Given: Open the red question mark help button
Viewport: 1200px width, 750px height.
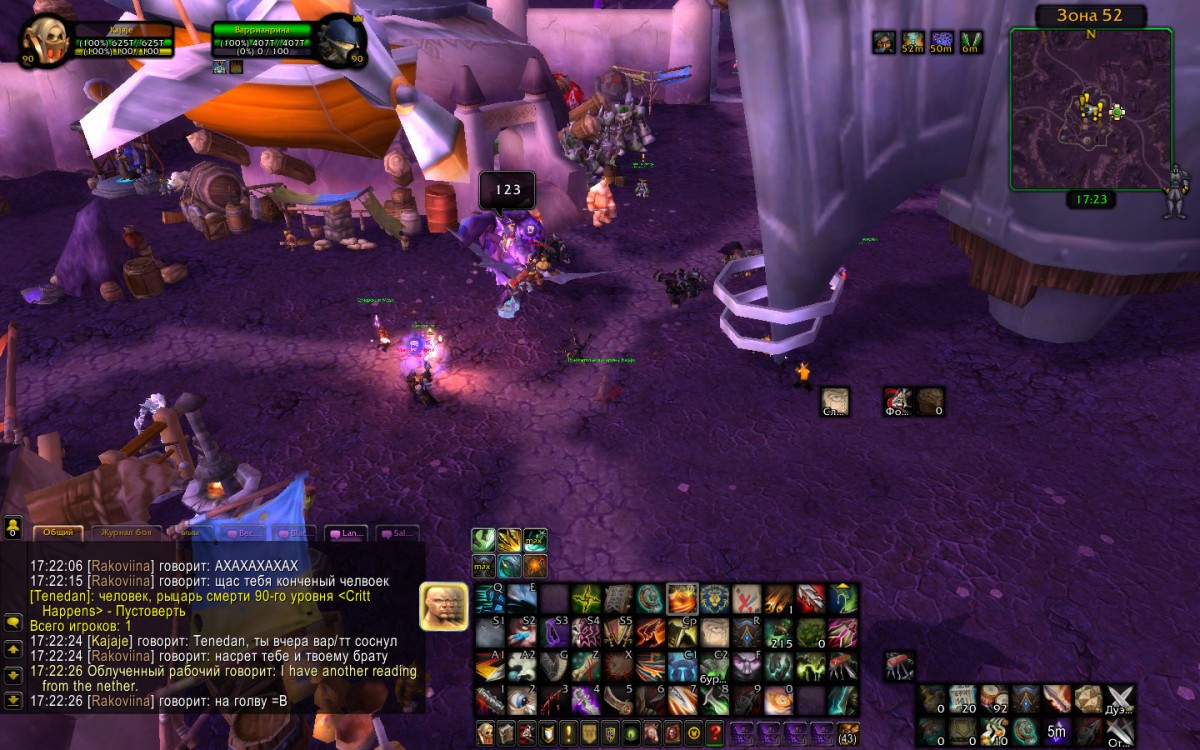Looking at the screenshot, I should tap(714, 732).
